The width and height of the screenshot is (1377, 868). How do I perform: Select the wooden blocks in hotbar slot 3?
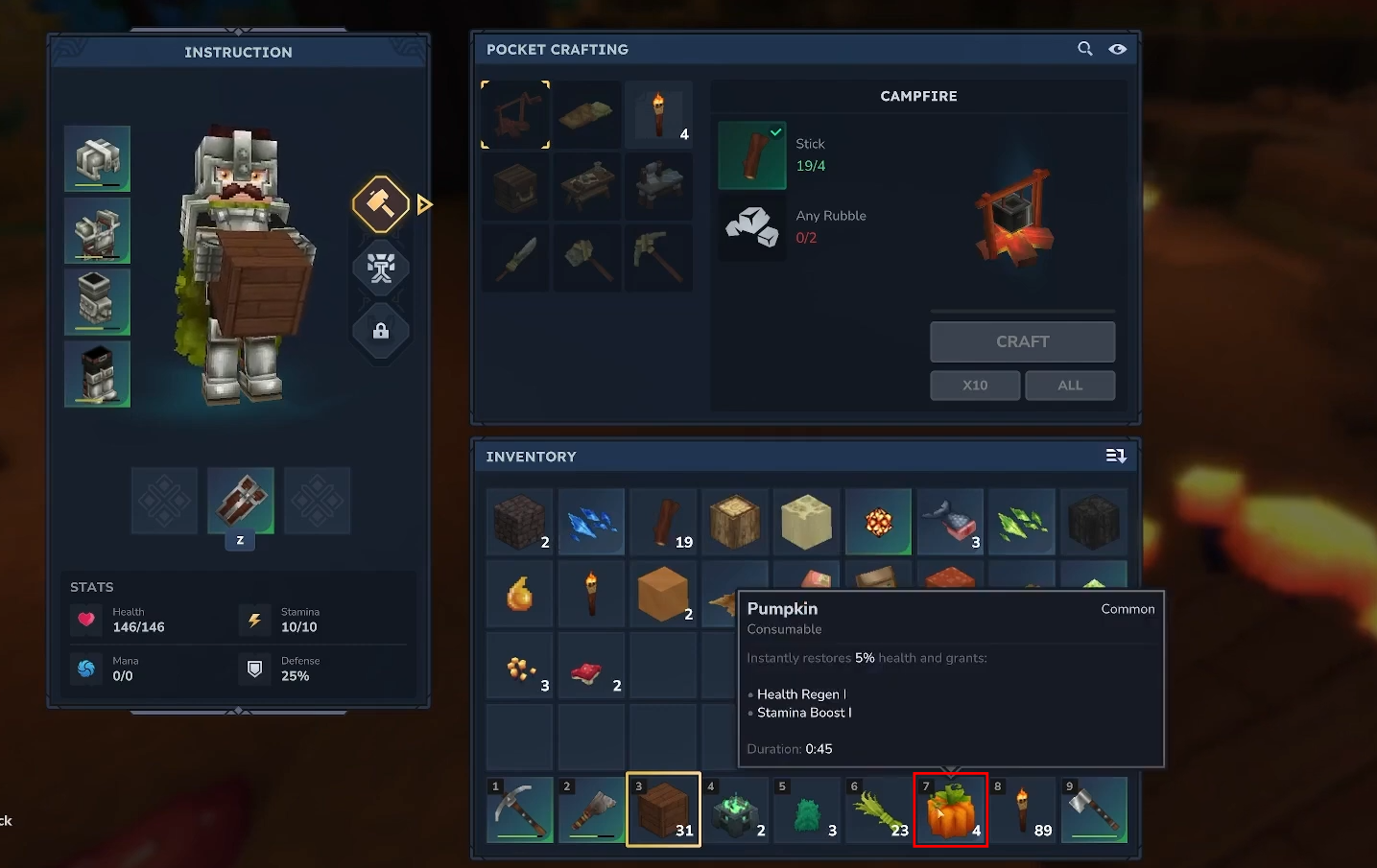point(663,810)
